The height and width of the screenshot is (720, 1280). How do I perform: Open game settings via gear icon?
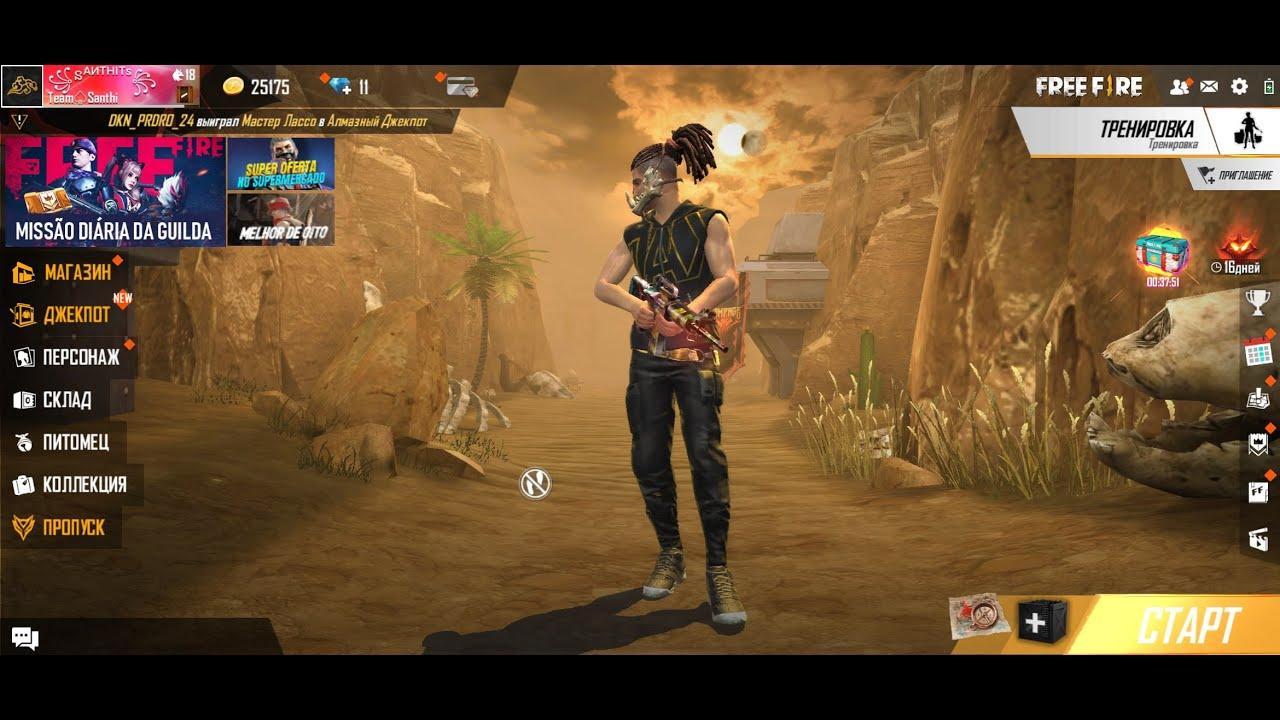click(x=1240, y=88)
